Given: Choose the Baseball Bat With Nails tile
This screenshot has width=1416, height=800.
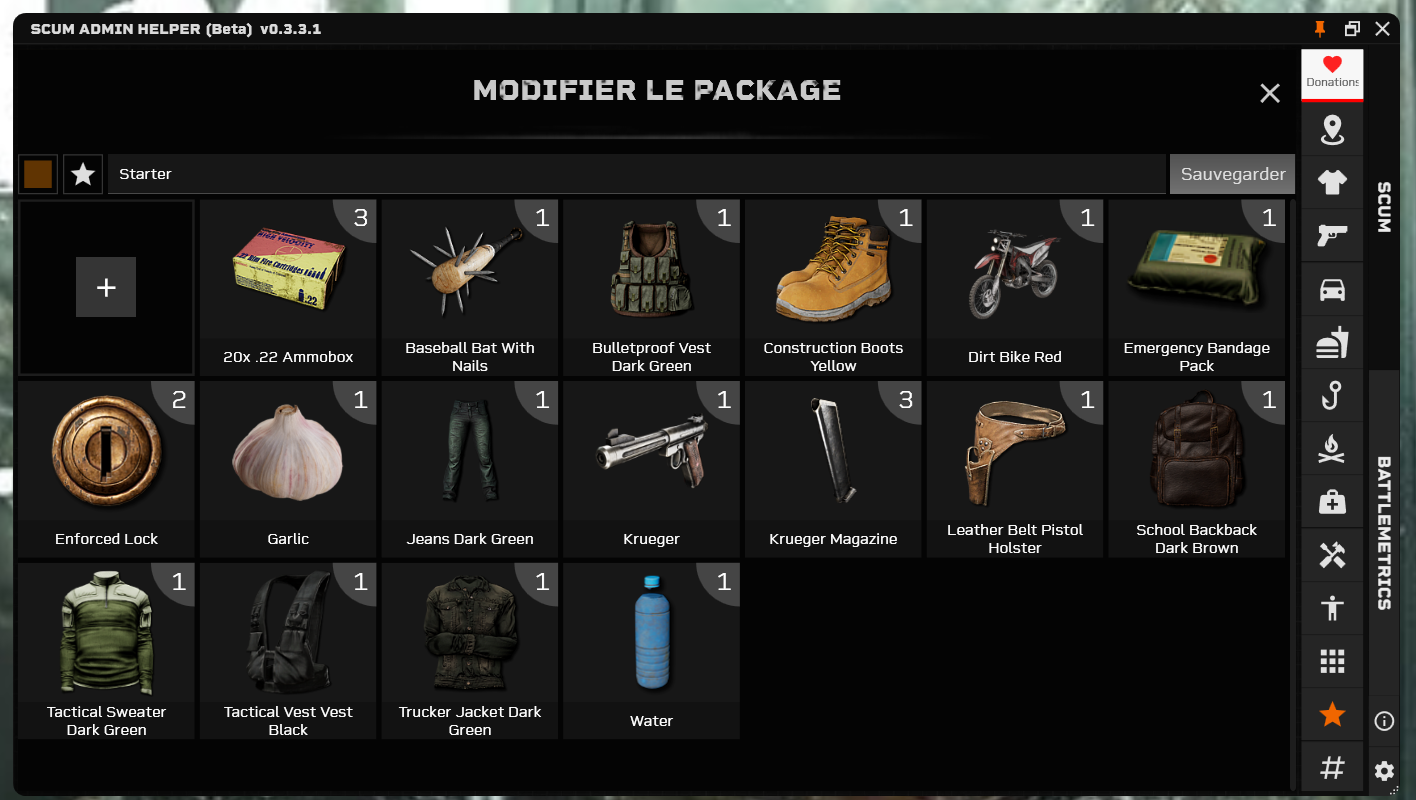Looking at the screenshot, I should pos(470,288).
